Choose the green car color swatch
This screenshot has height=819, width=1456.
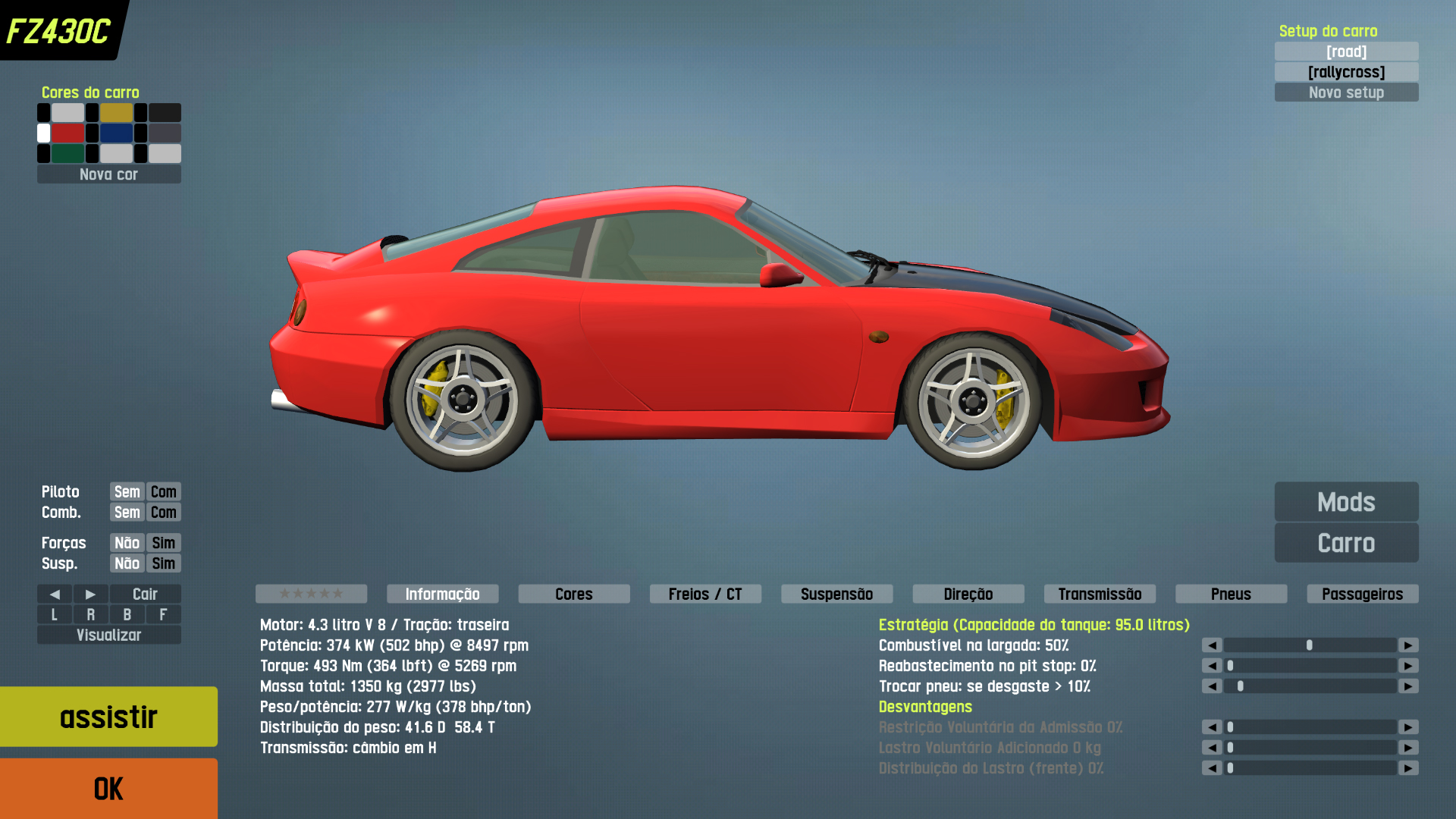click(x=67, y=154)
